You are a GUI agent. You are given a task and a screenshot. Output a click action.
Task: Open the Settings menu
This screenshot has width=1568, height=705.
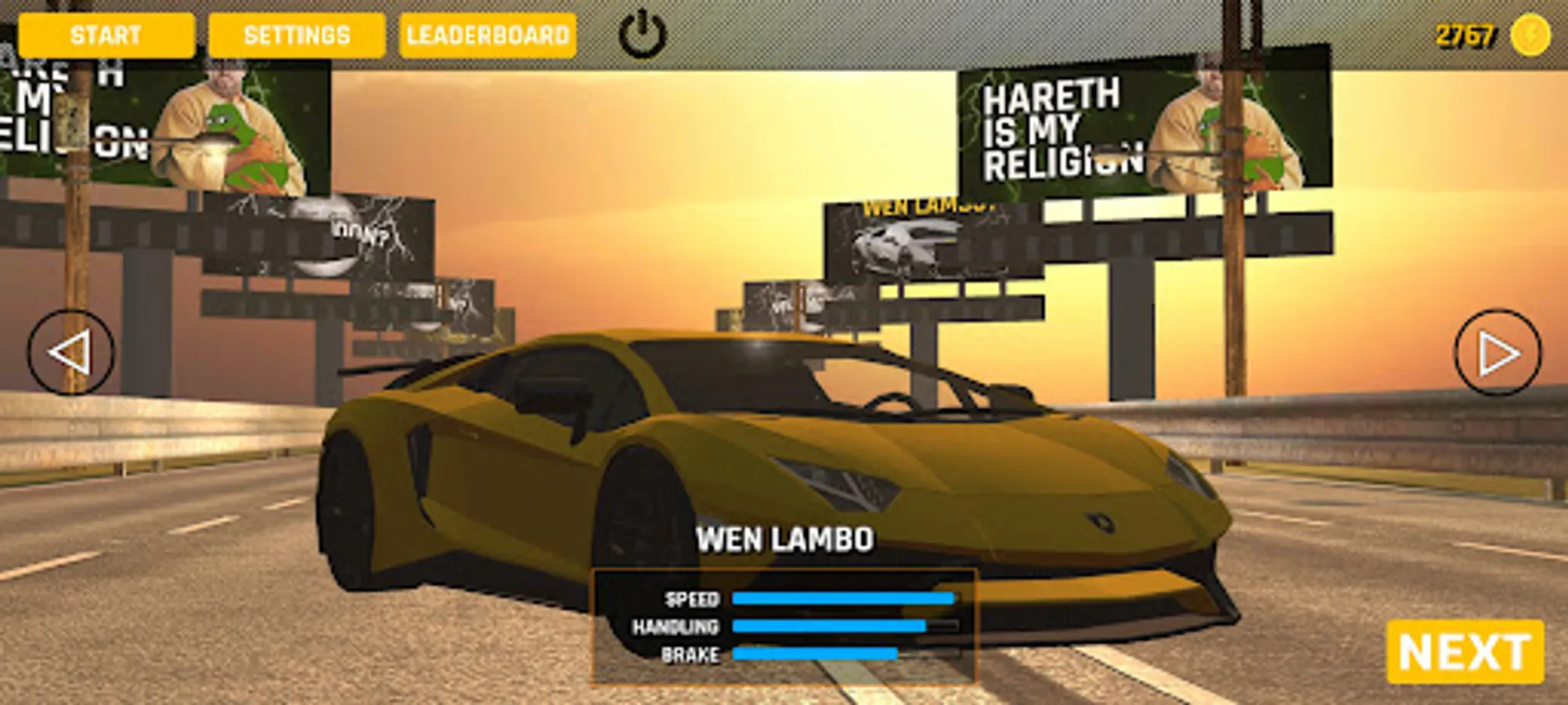click(x=296, y=34)
